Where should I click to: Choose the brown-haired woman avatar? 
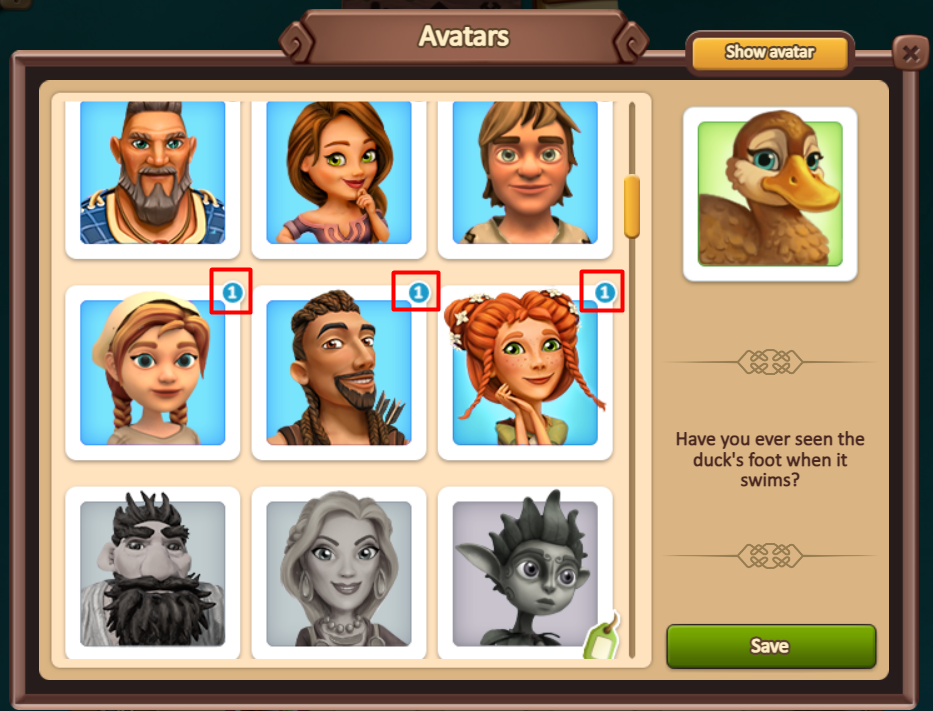(339, 173)
